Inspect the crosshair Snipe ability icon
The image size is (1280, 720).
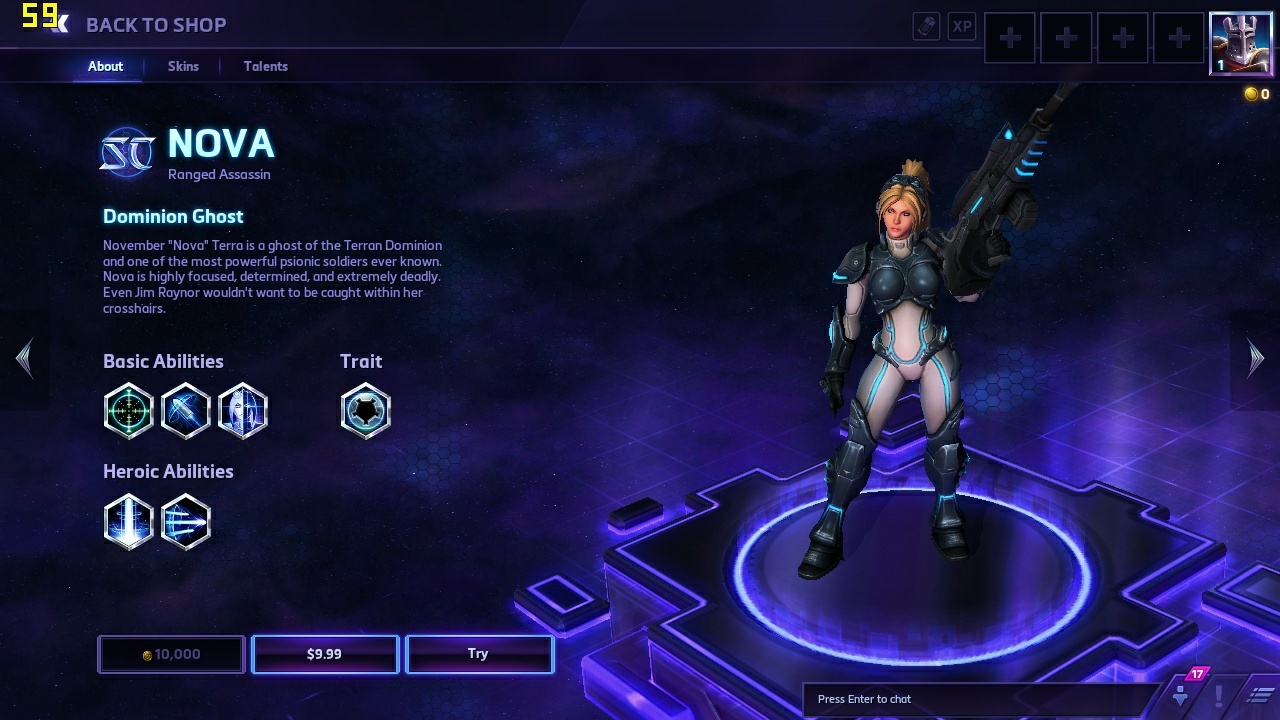pos(129,411)
